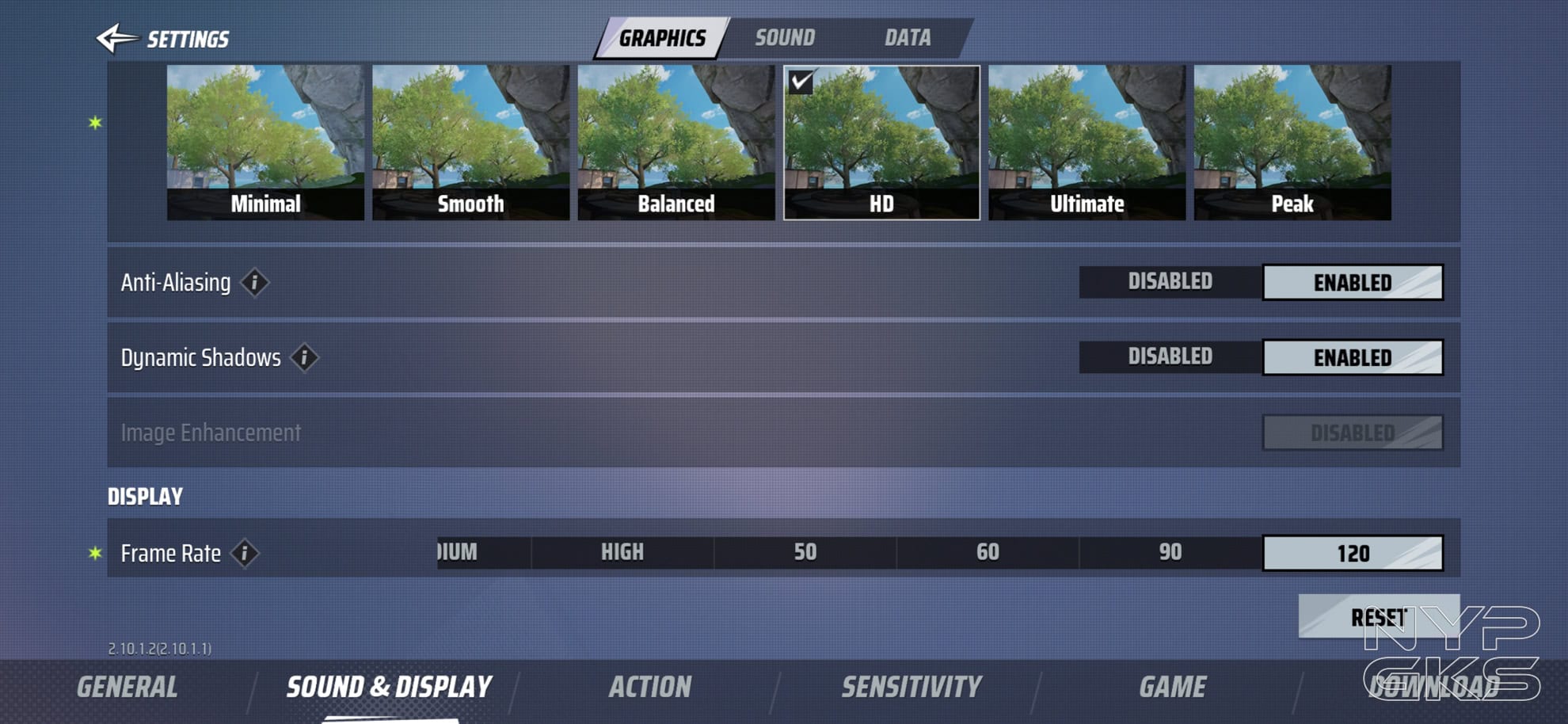The height and width of the screenshot is (724, 1568).
Task: Set frame rate to 60
Action: [988, 553]
